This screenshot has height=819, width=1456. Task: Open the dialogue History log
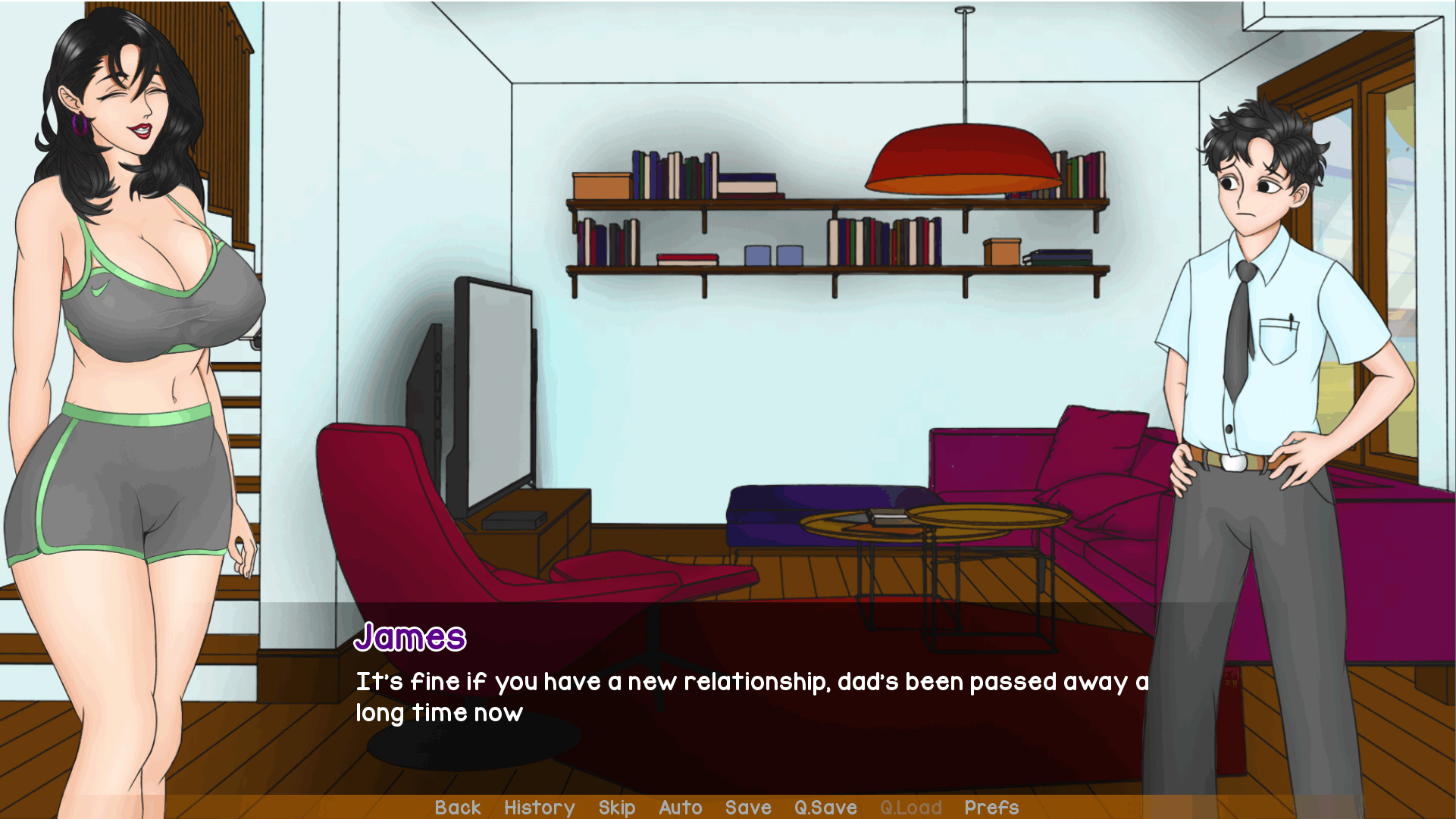coord(539,808)
